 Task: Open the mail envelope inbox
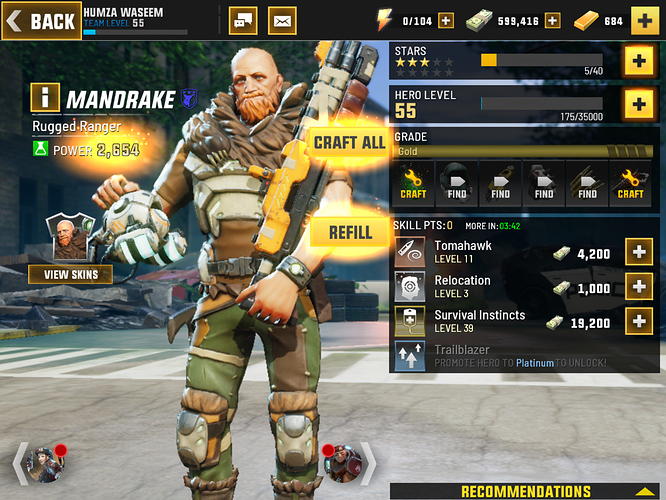click(x=283, y=20)
